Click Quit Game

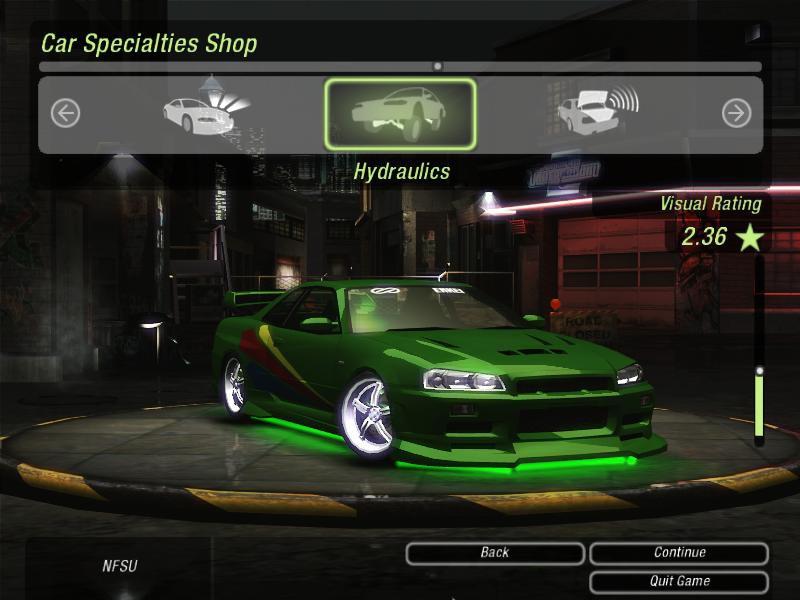(679, 581)
